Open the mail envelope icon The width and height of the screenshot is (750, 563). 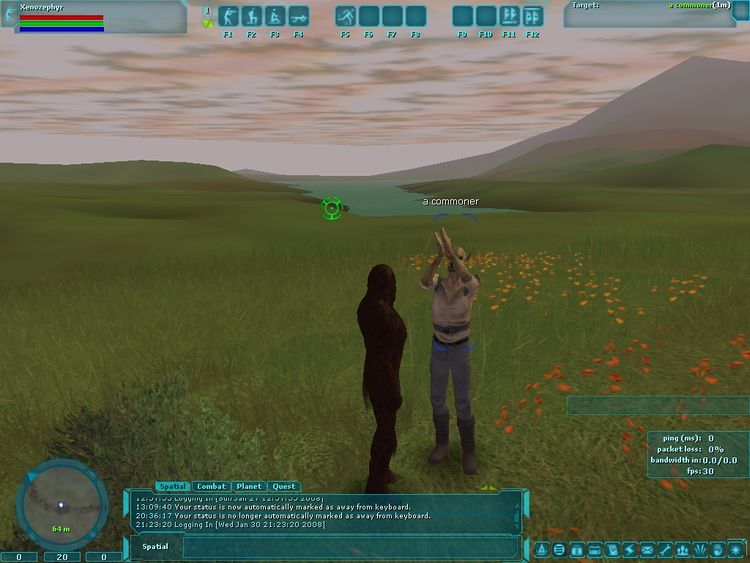point(647,549)
